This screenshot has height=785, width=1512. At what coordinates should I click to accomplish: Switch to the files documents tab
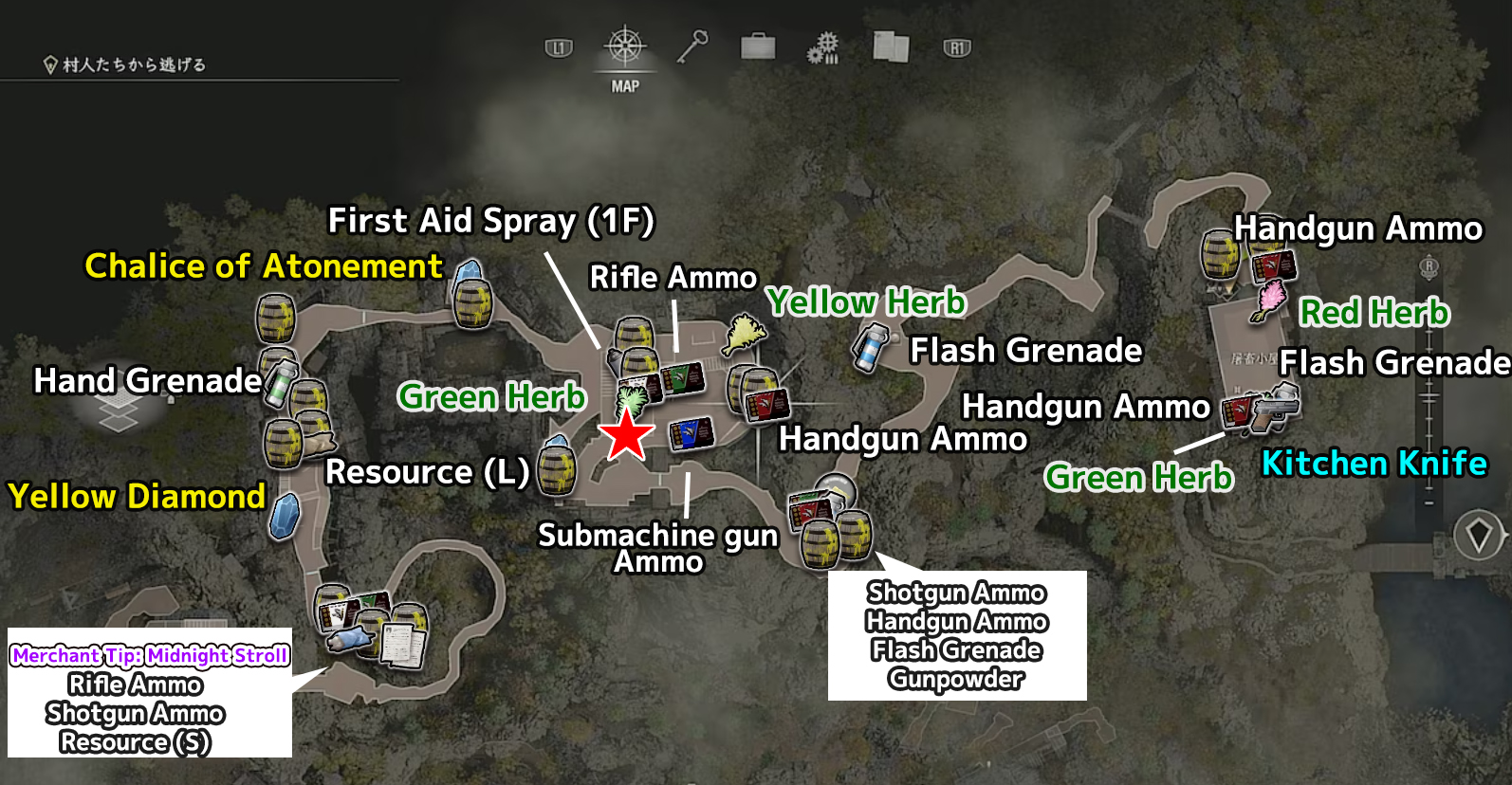pos(891,46)
